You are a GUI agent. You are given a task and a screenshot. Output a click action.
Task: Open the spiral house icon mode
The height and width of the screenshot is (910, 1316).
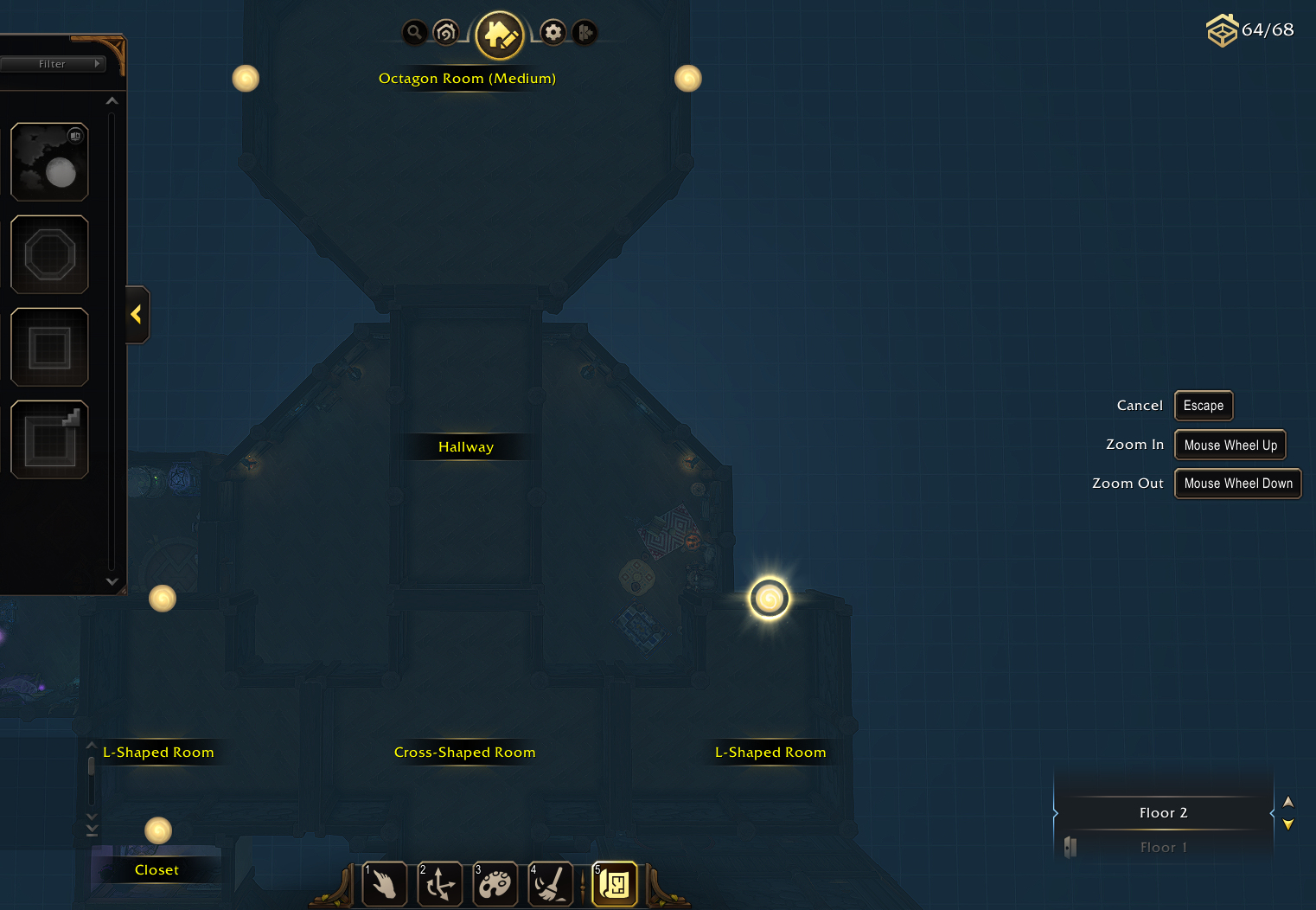[x=446, y=33]
